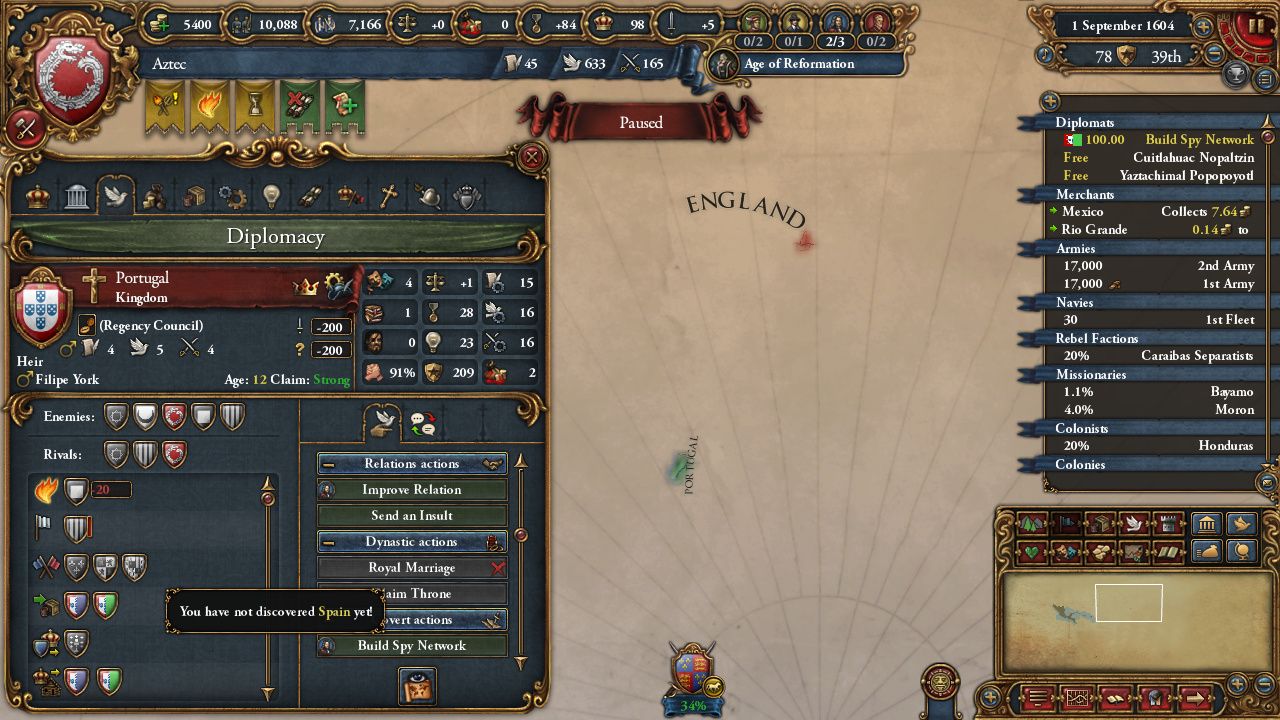Select the religious dove mapmode icon
The image size is (1280, 720).
click(x=1133, y=523)
